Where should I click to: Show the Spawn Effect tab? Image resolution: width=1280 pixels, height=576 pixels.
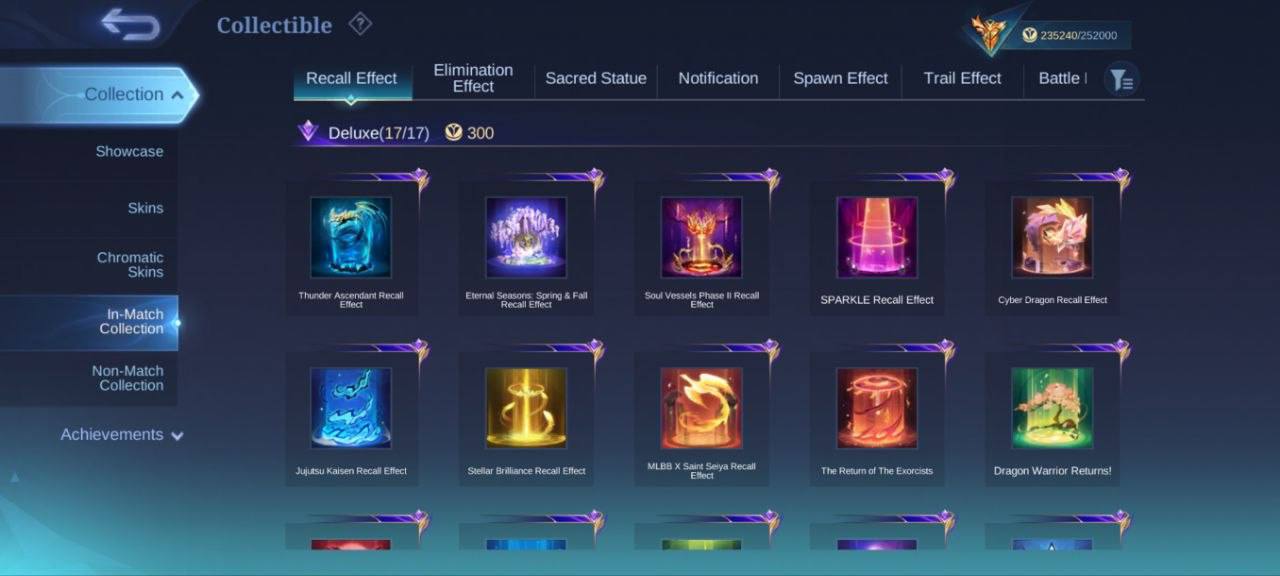pos(840,78)
